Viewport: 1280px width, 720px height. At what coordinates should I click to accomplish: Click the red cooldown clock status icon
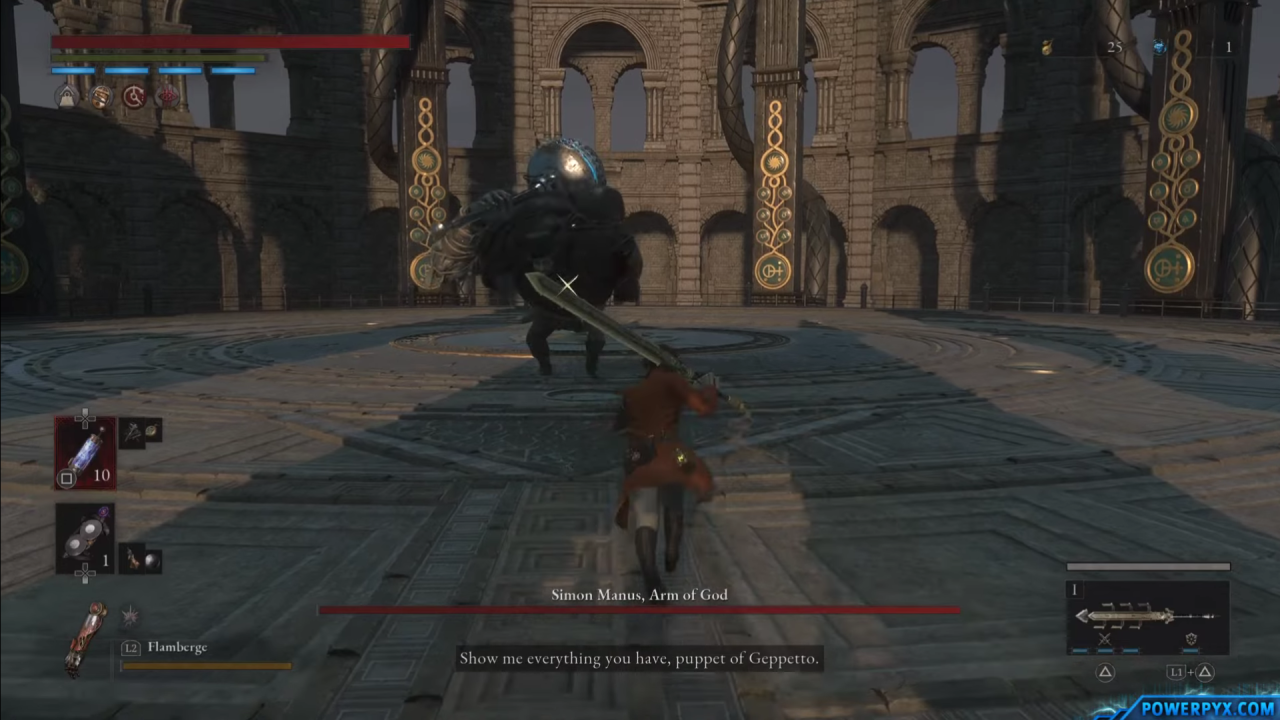click(x=133, y=96)
